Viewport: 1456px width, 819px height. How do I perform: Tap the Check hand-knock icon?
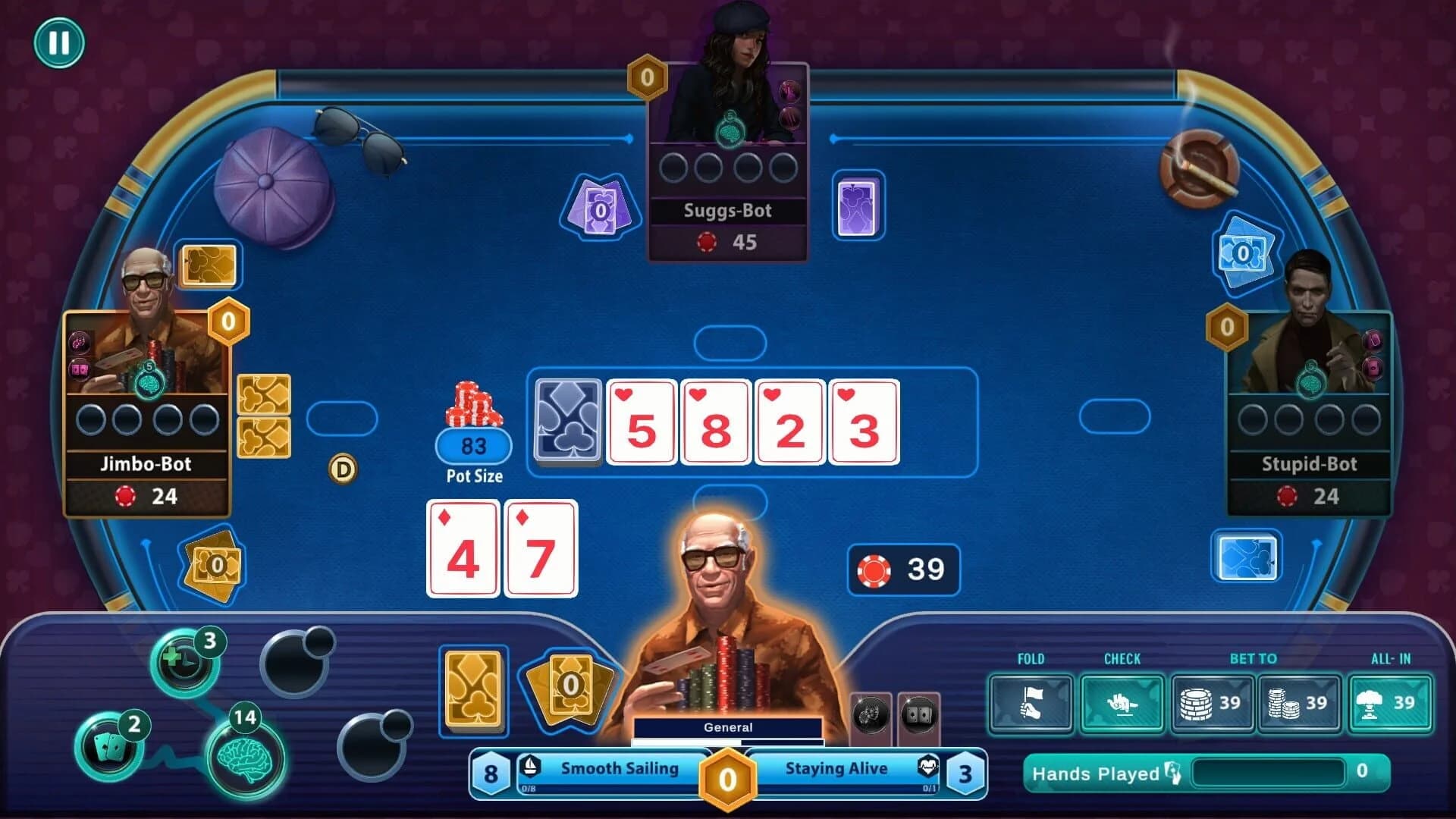pyautogui.click(x=1122, y=704)
